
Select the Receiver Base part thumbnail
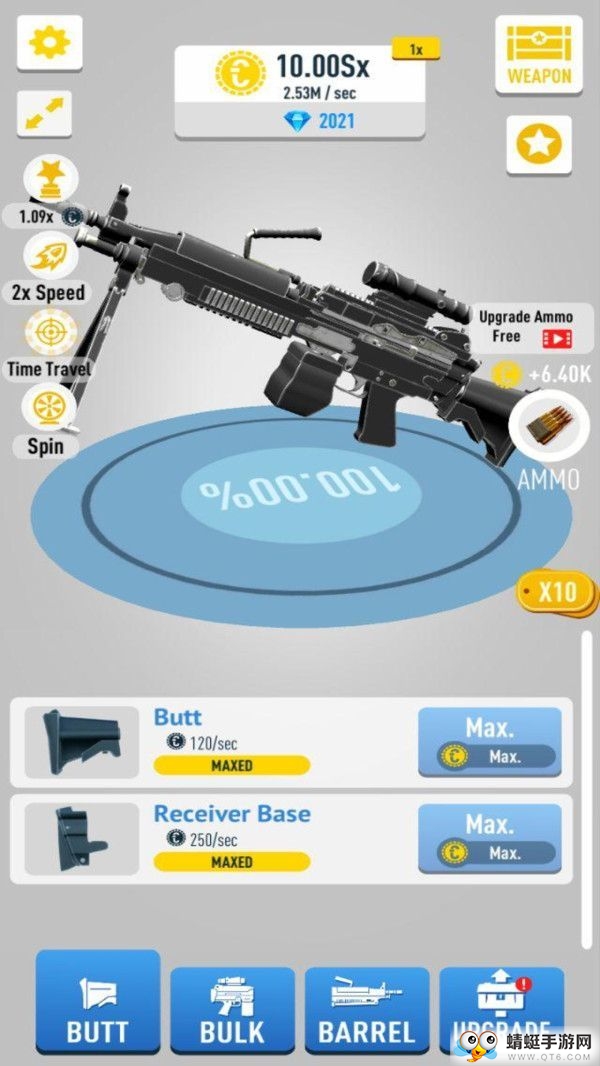tap(82, 838)
